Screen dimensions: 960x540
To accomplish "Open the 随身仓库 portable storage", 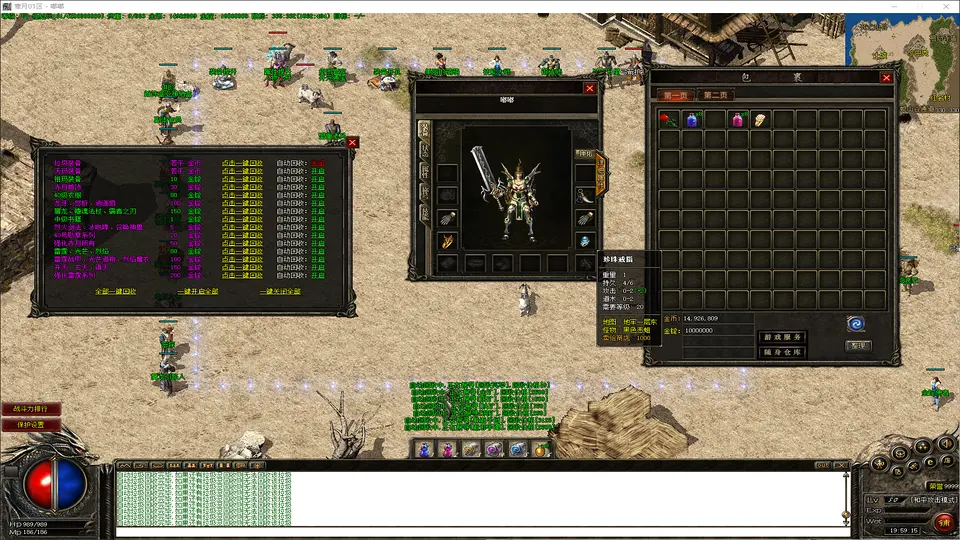I will pyautogui.click(x=782, y=352).
